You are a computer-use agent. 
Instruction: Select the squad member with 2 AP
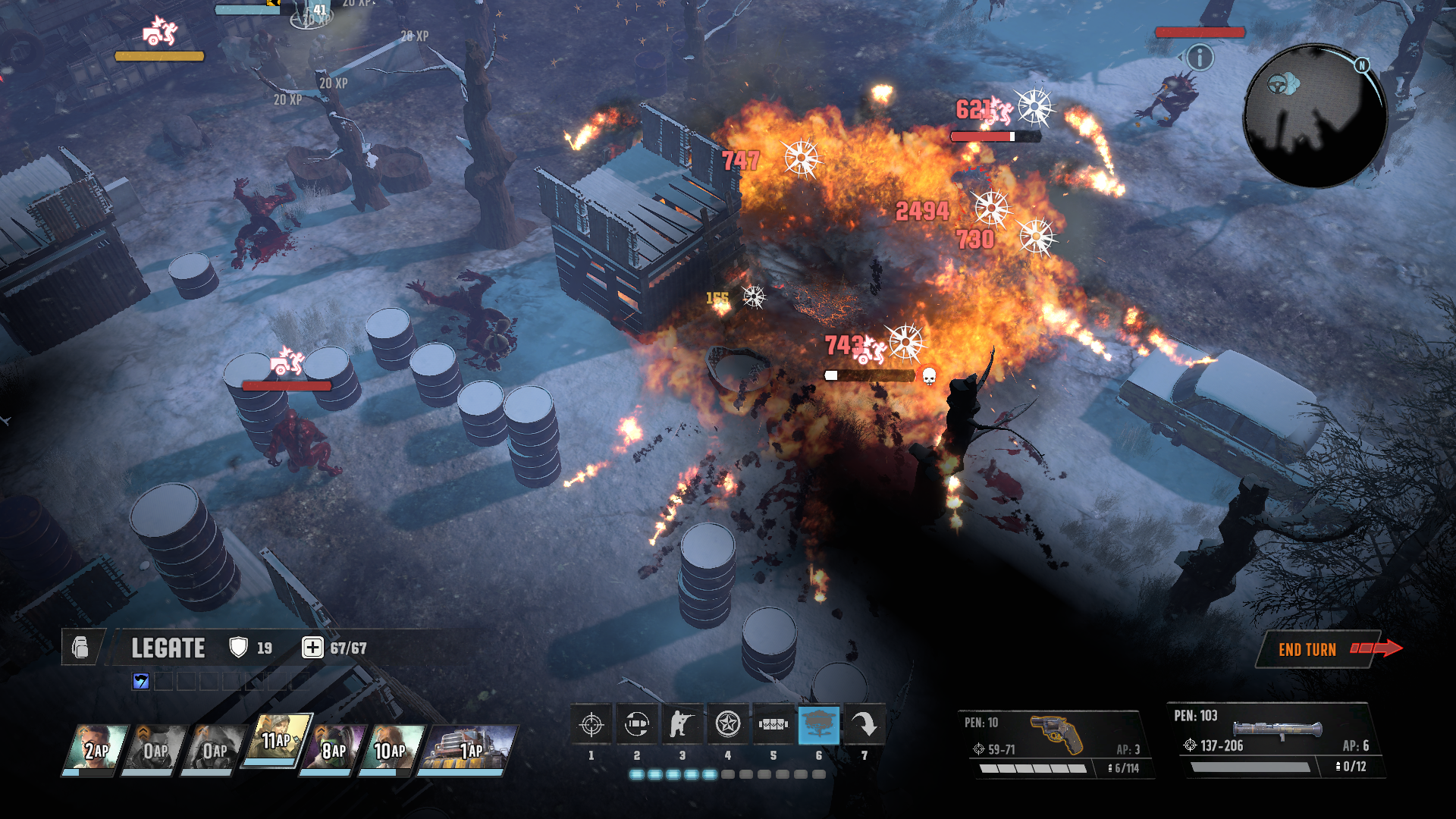coord(95,749)
